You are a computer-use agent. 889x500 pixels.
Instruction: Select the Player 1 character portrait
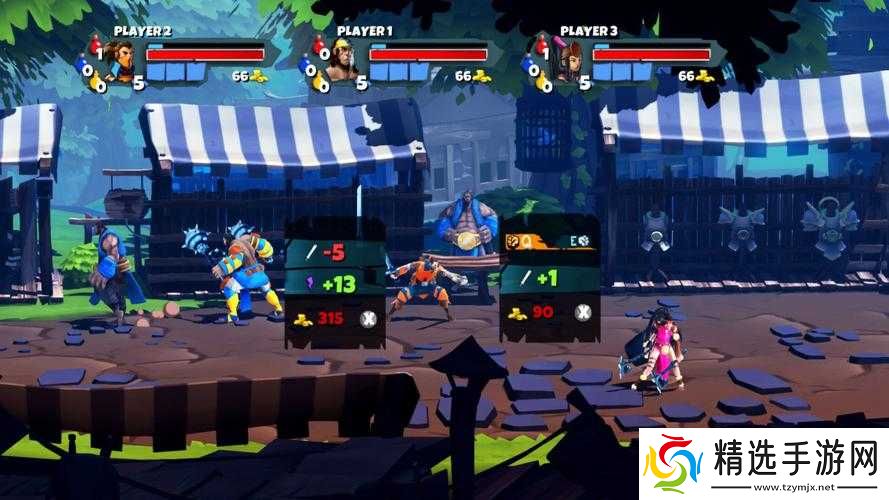[342, 62]
